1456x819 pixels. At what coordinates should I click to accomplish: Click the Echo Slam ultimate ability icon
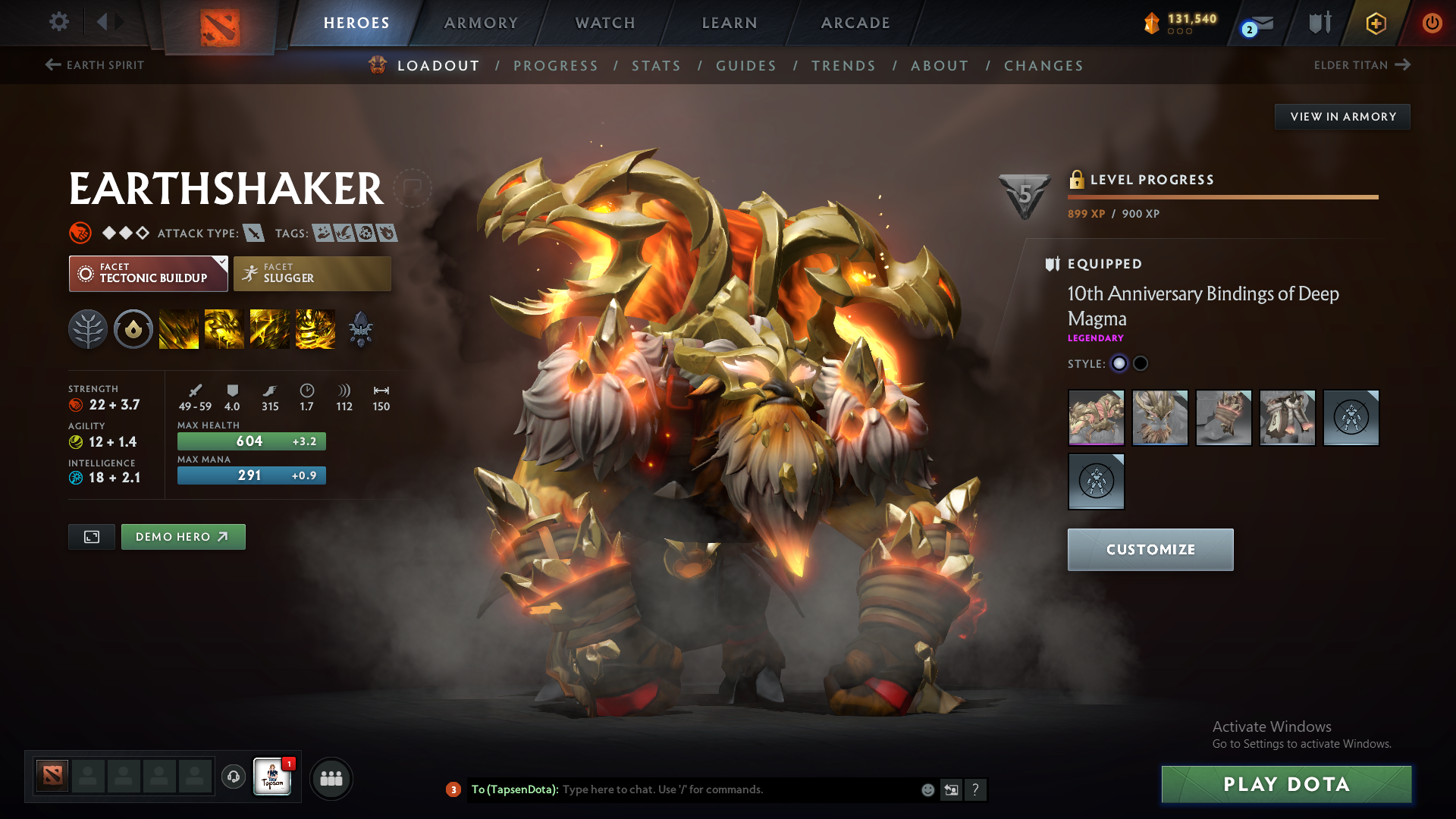tap(315, 328)
